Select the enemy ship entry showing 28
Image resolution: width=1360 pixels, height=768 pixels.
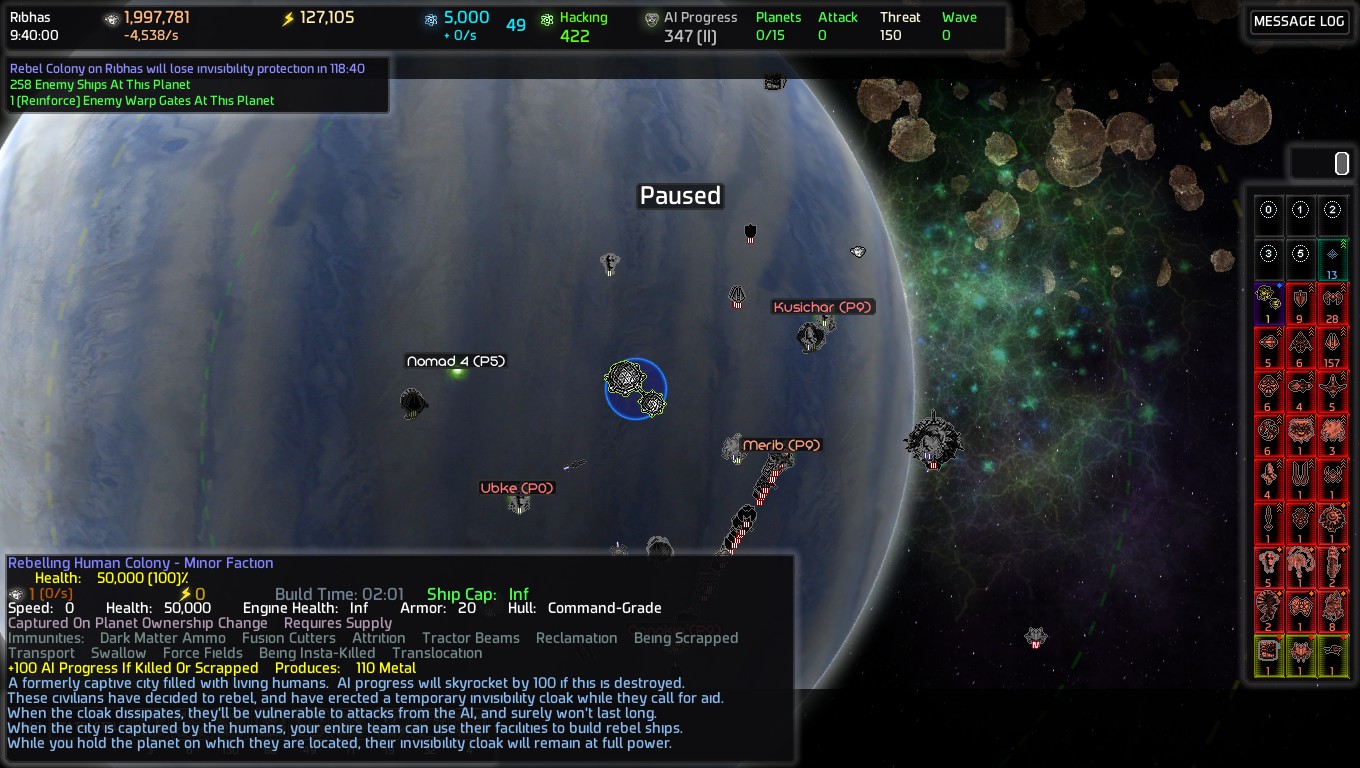click(1333, 303)
